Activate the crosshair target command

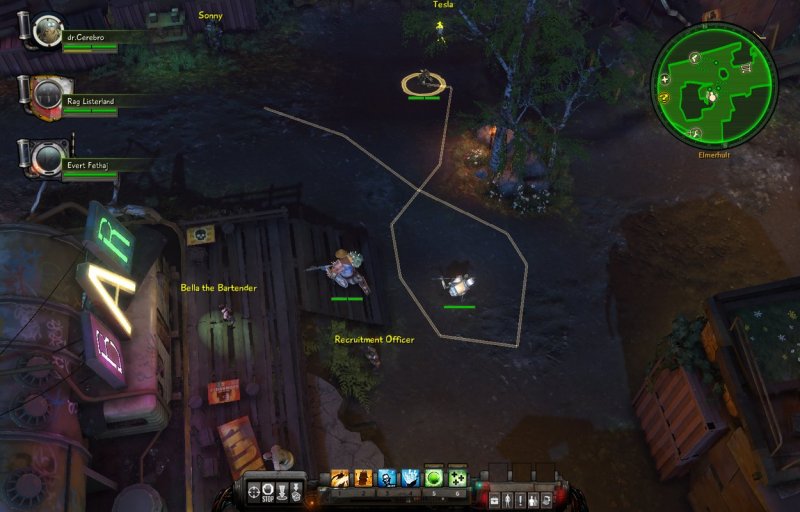253,491
